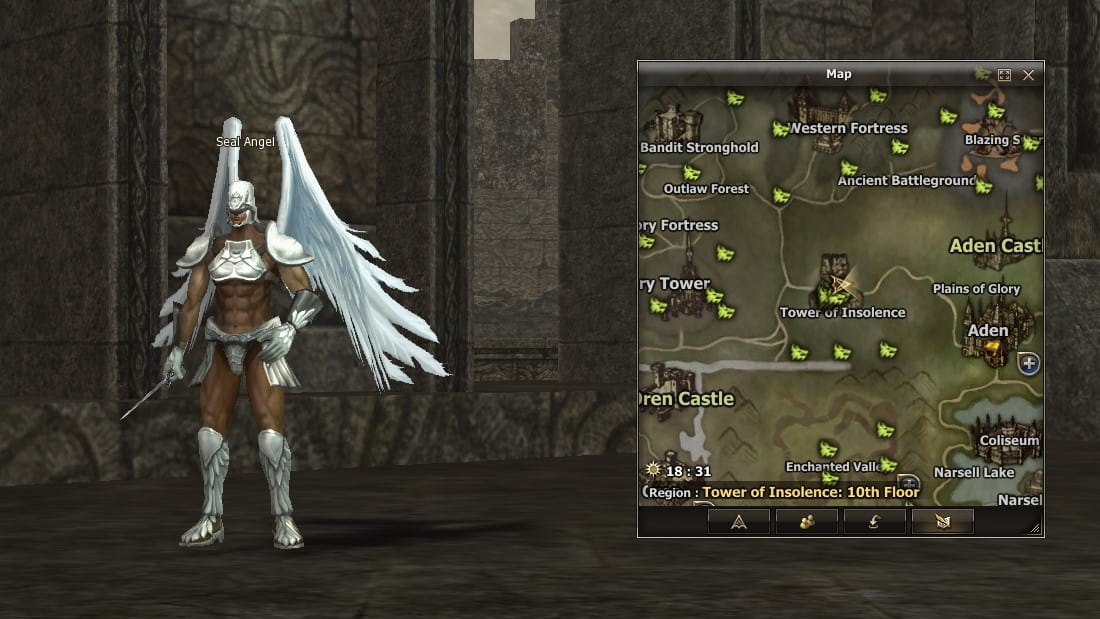Maximize the Map window
The width and height of the screenshot is (1100, 619).
pos(1005,75)
